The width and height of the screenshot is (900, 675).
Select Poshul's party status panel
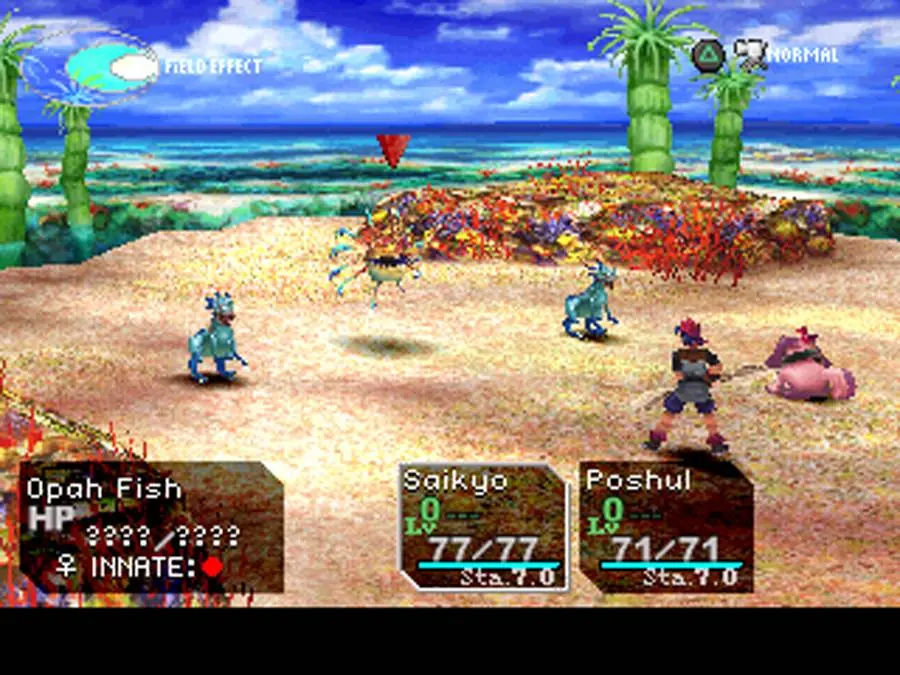pyautogui.click(x=666, y=527)
